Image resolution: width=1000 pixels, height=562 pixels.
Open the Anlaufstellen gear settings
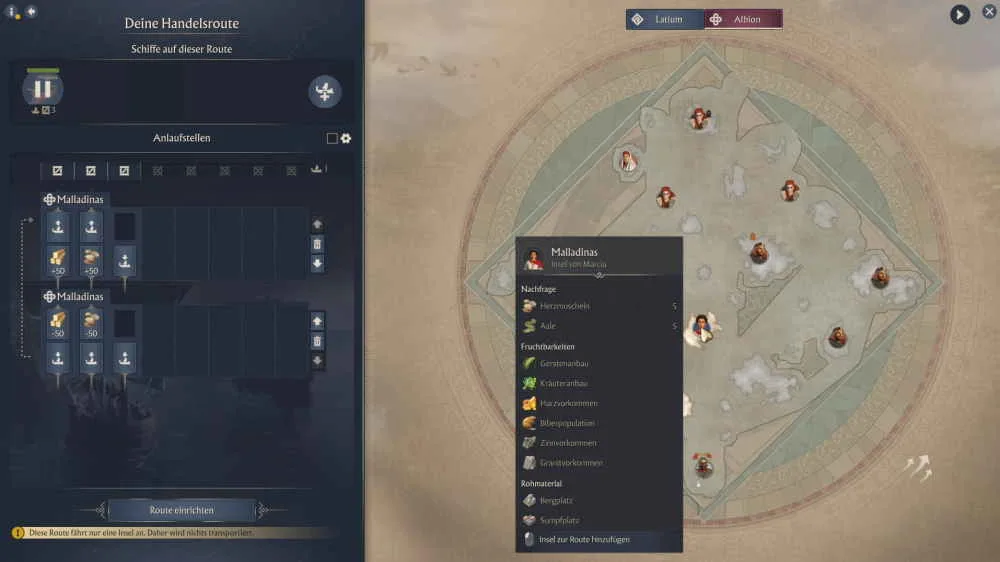tap(346, 139)
